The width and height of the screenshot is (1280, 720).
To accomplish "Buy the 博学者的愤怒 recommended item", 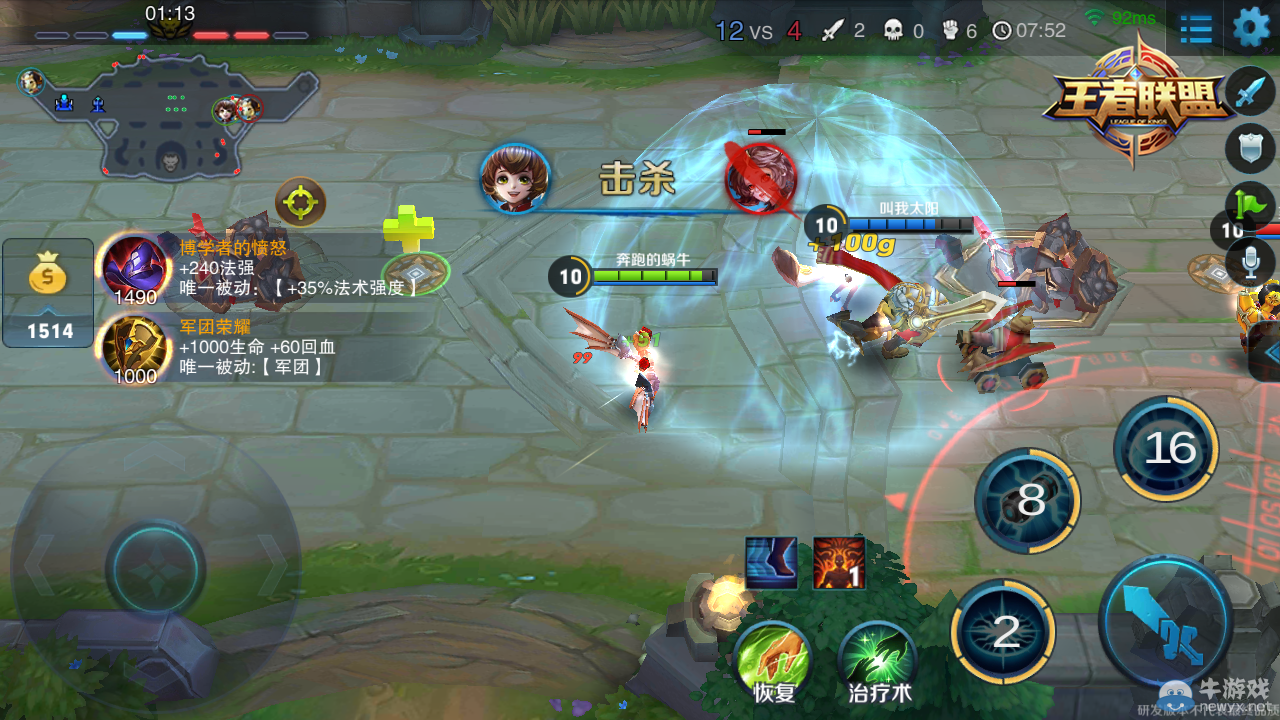I will click(x=136, y=269).
